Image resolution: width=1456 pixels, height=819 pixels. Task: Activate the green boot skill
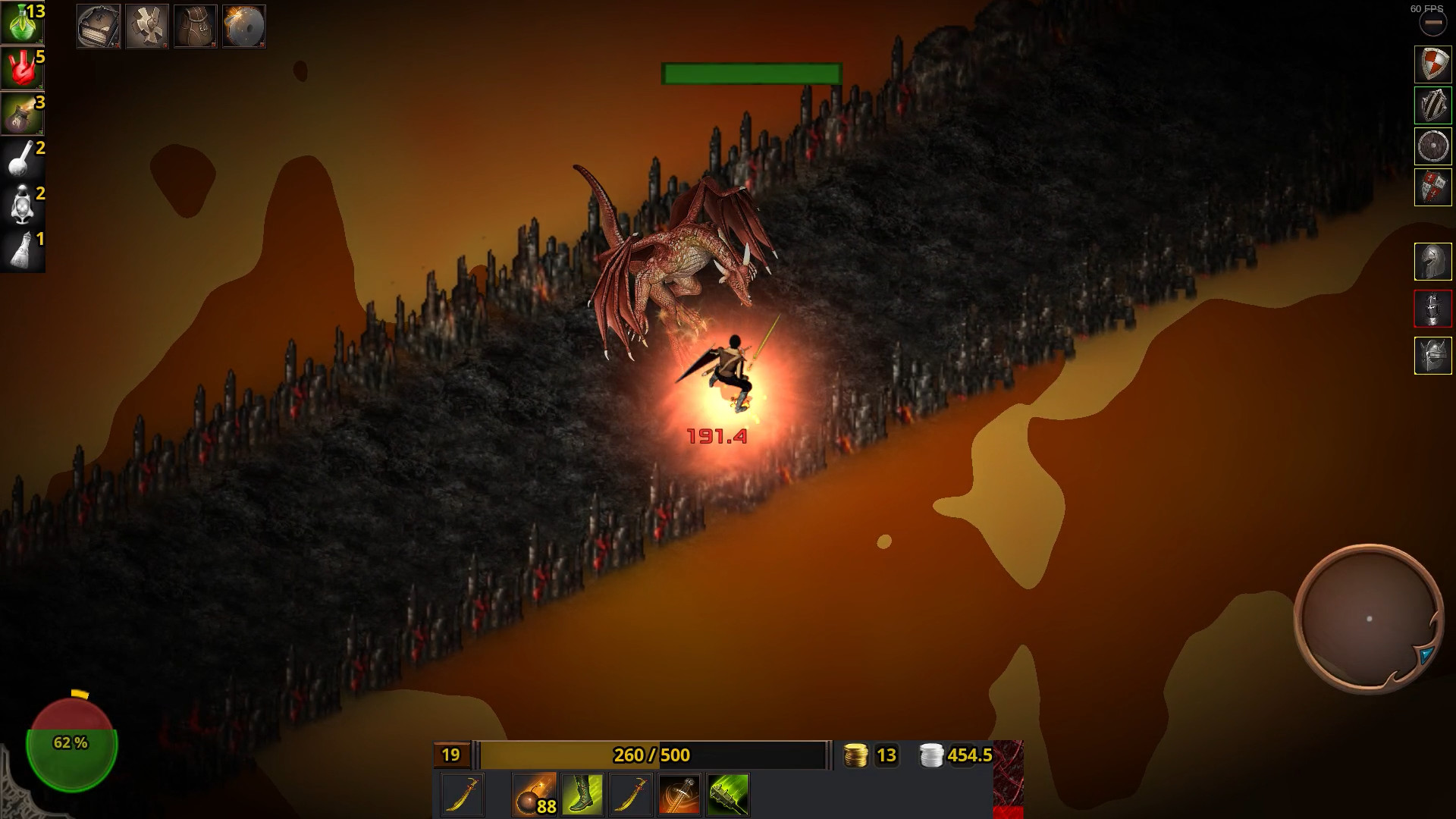coord(582,794)
